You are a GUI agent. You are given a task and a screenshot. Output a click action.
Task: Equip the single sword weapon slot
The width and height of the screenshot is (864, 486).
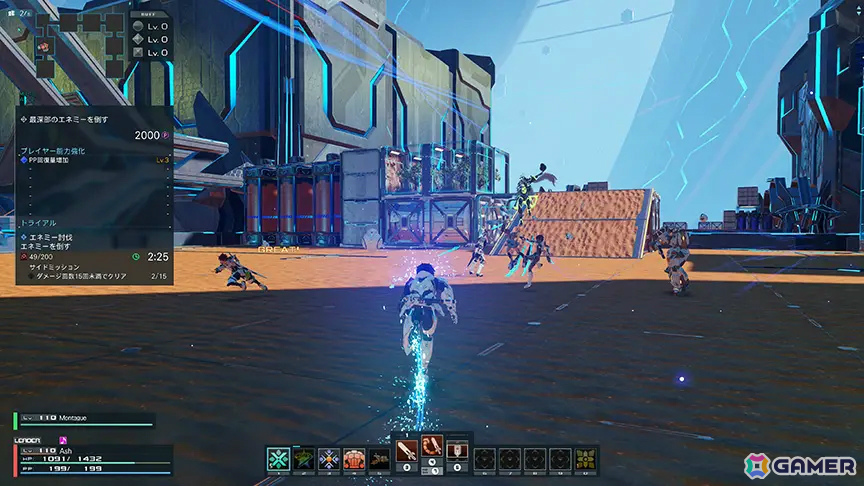tap(406, 450)
